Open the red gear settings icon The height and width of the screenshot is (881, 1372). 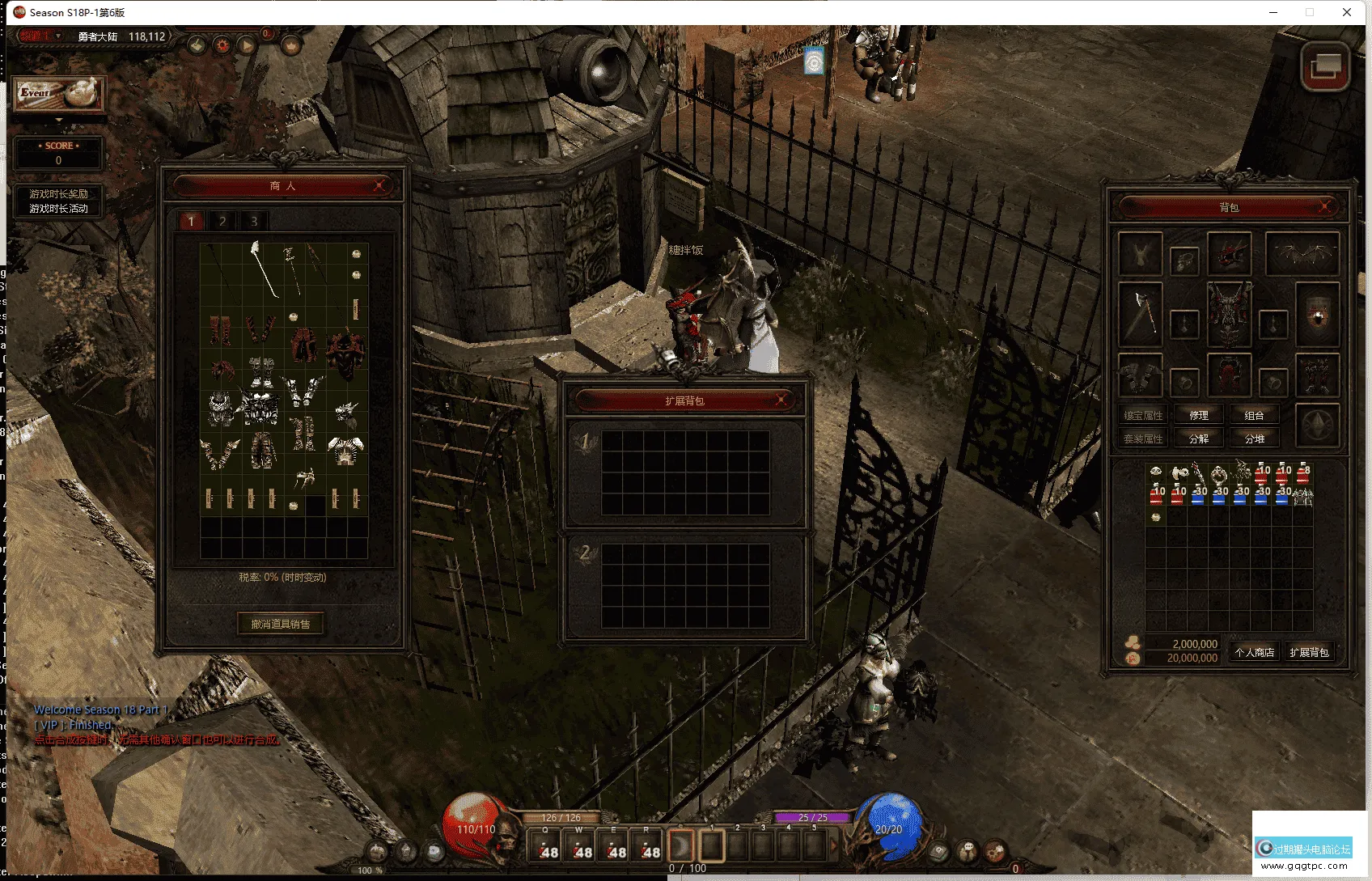tap(222, 45)
